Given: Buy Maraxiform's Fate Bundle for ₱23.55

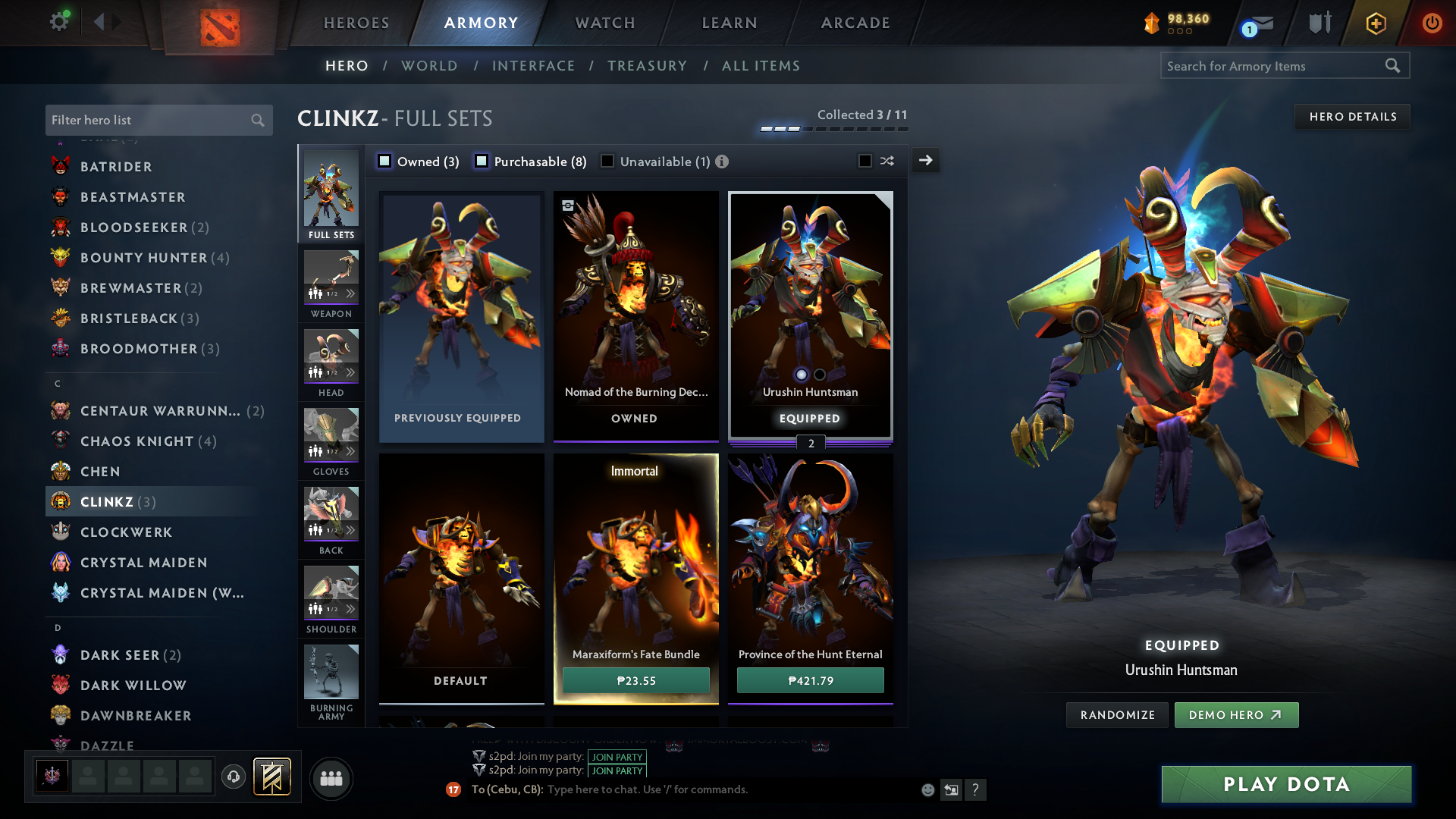Looking at the screenshot, I should click(x=635, y=680).
